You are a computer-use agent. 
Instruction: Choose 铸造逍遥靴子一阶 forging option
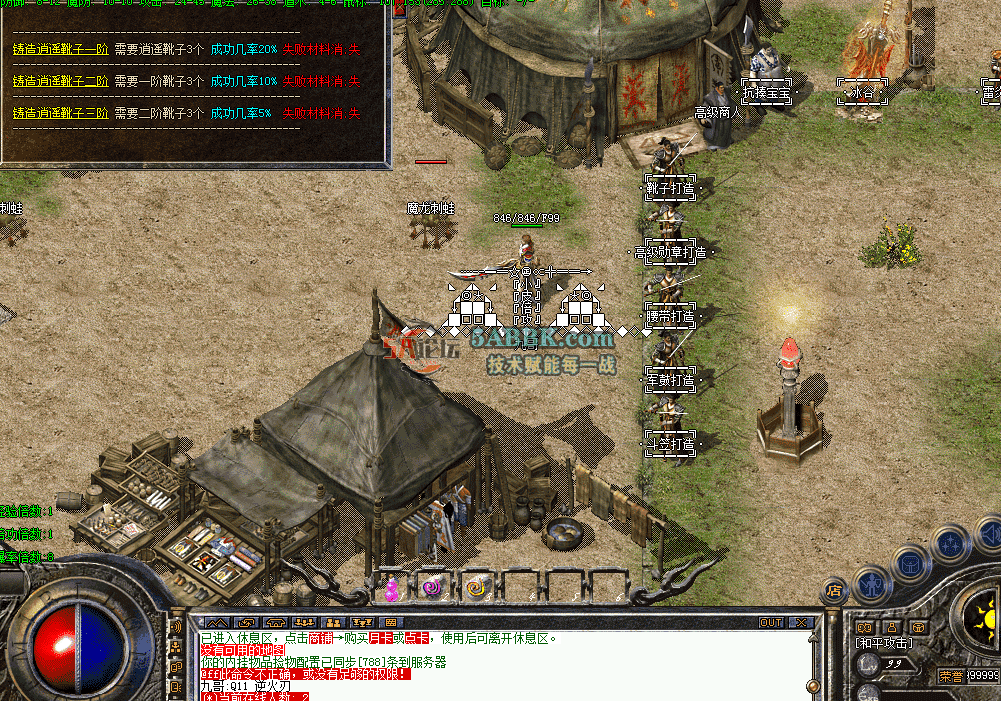(x=61, y=49)
